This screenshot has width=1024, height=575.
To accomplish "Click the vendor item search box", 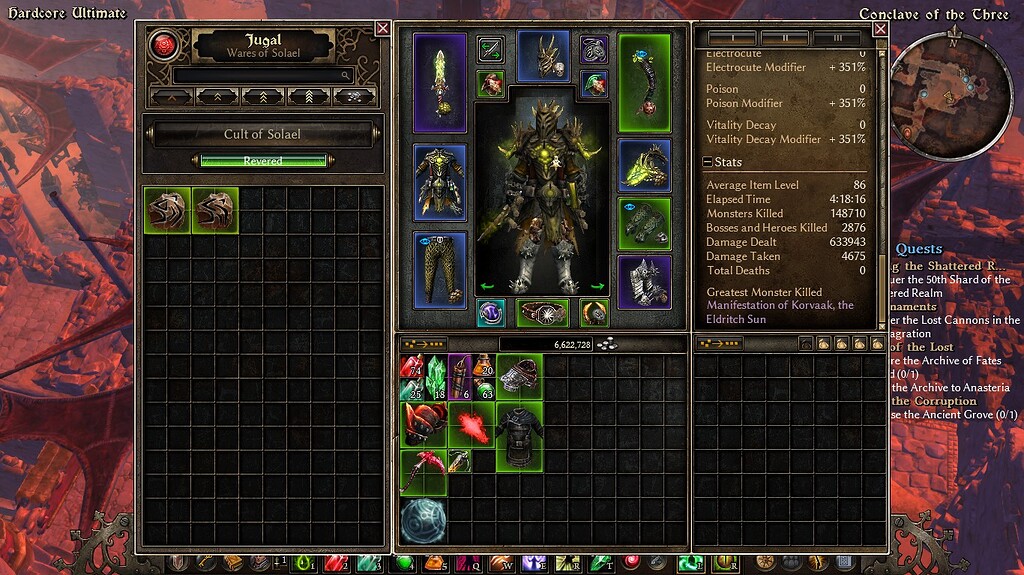I will click(263, 75).
